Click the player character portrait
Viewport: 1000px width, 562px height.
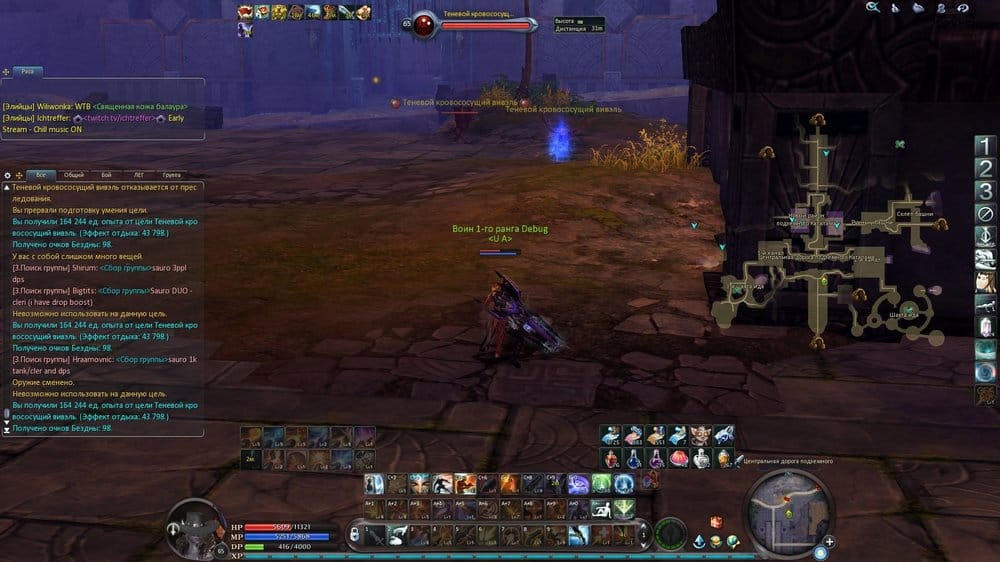[x=190, y=520]
